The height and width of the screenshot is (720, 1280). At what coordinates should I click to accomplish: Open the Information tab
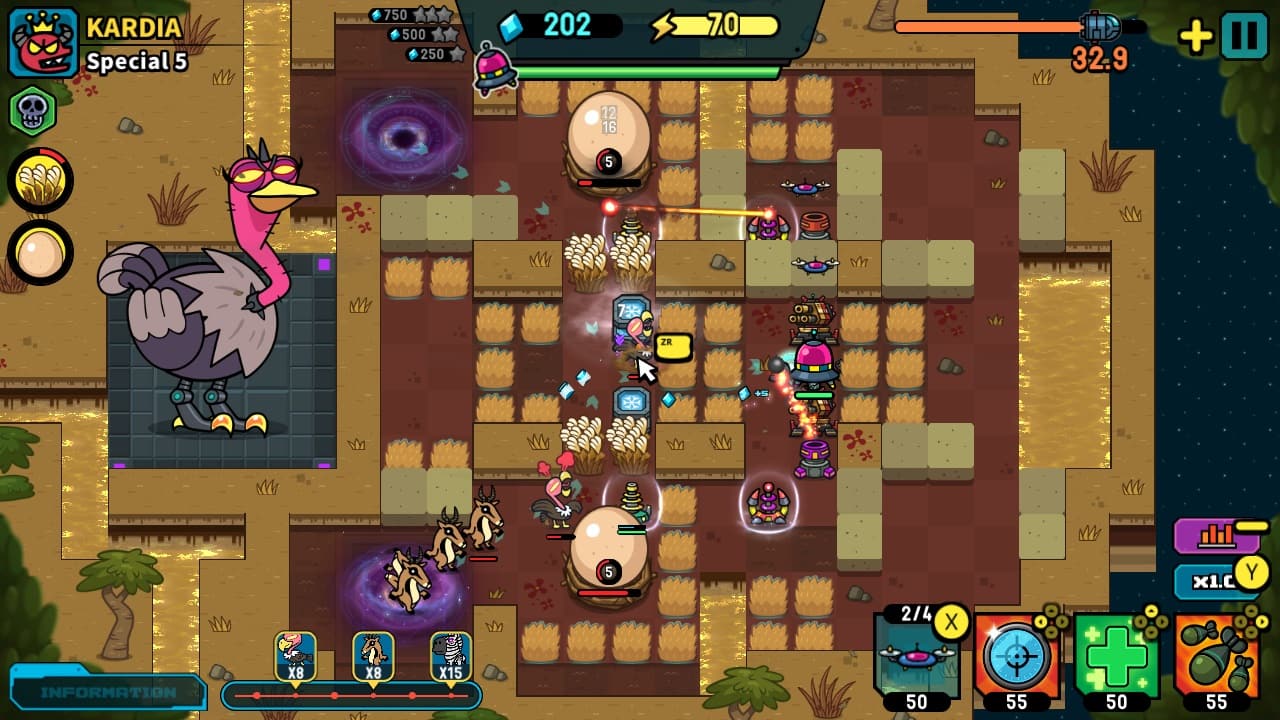coord(105,690)
